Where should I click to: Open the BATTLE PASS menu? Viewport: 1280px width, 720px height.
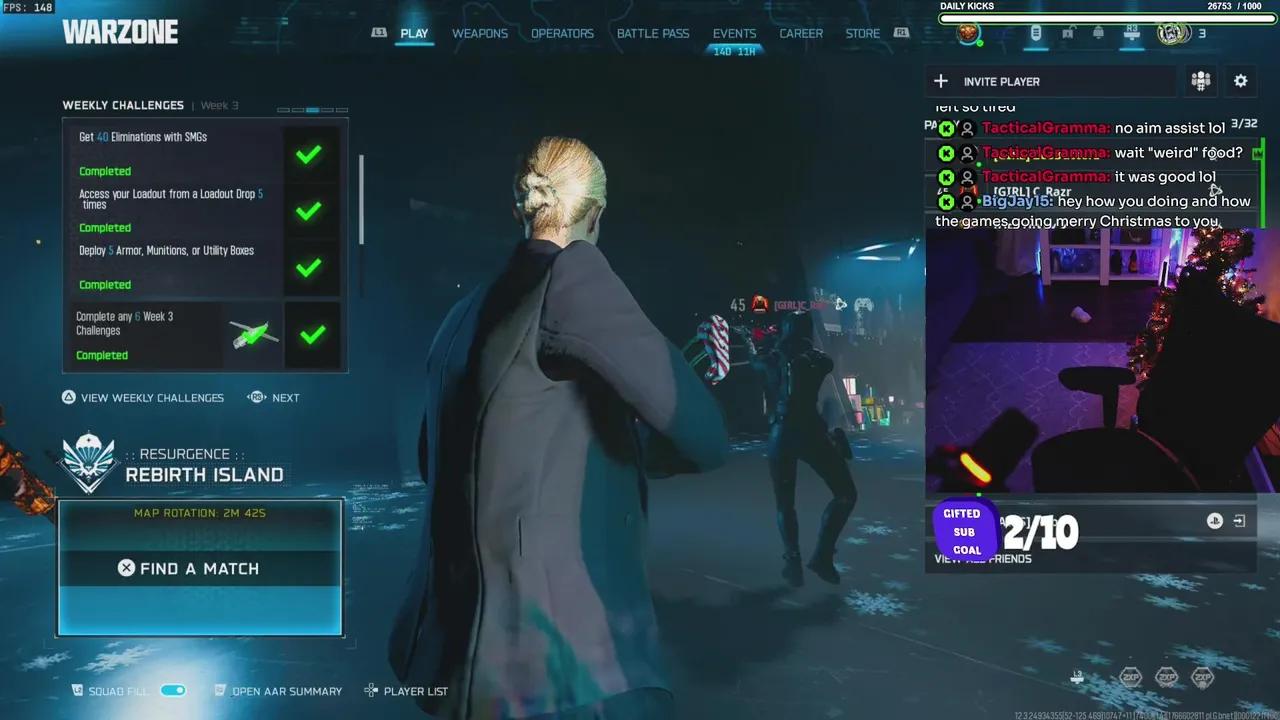pyautogui.click(x=652, y=33)
